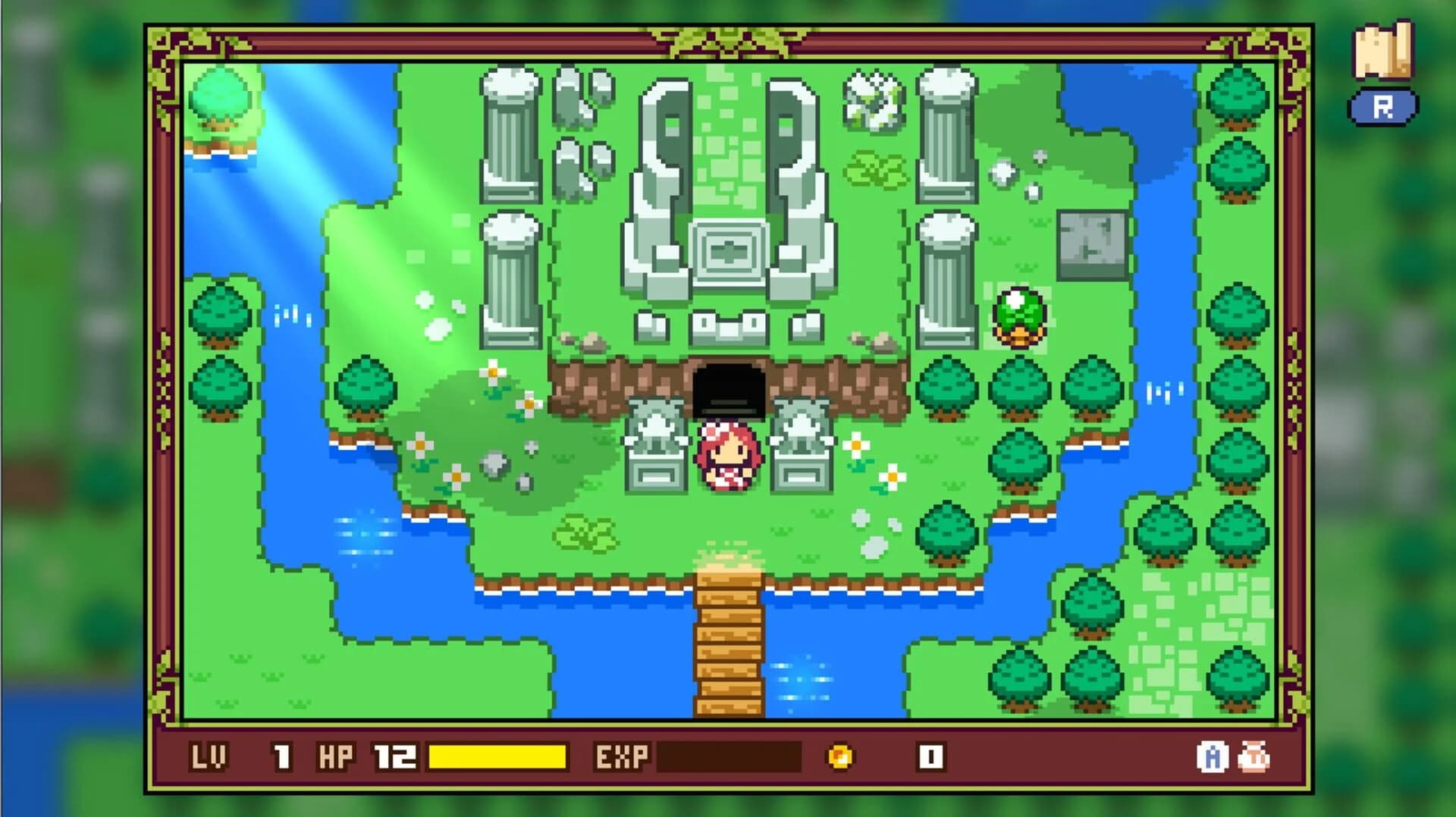Click the coin counter showing 0
The height and width of the screenshot is (817, 1456).
[x=931, y=756]
